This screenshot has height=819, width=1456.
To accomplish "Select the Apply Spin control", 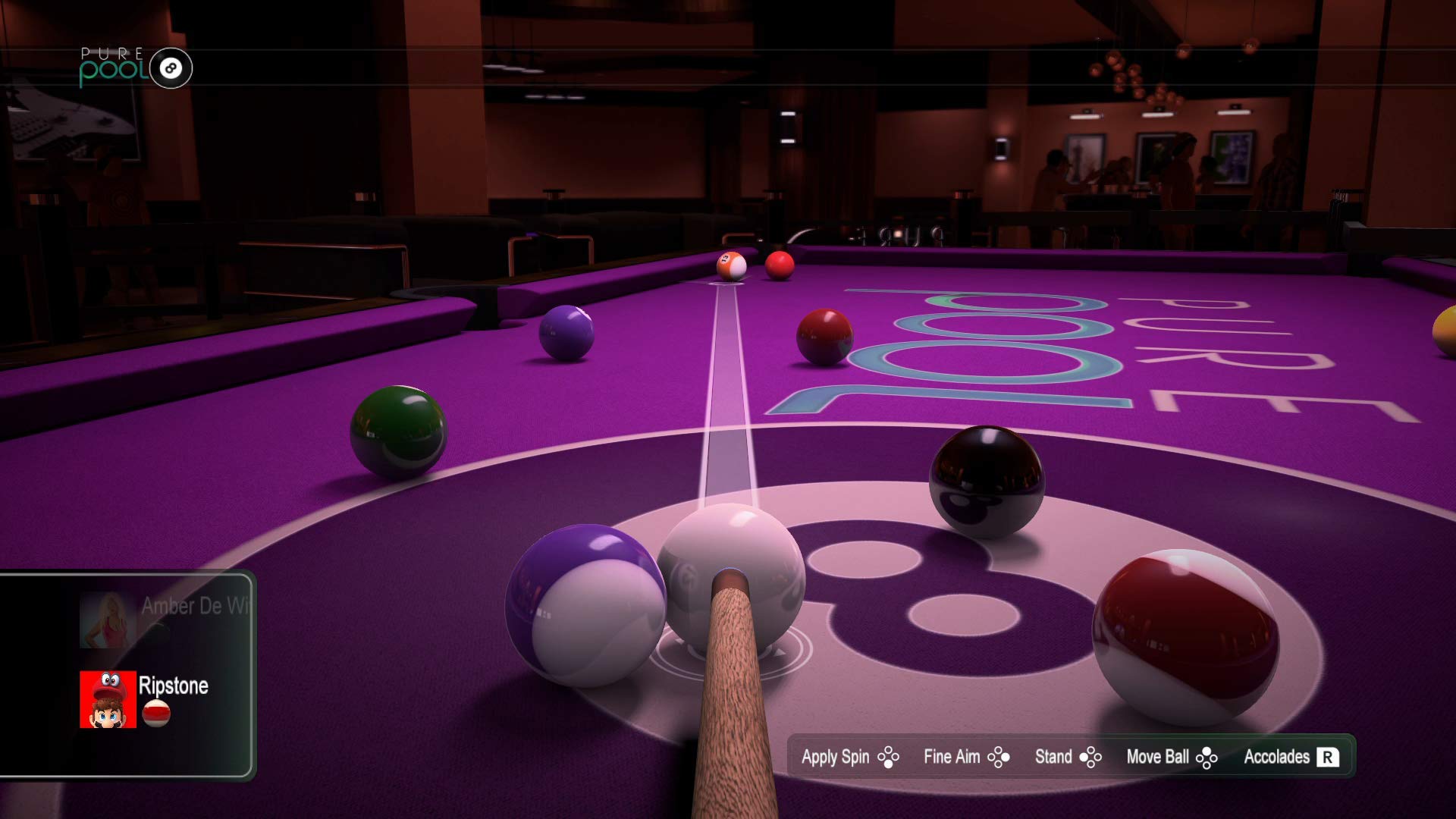I will [x=836, y=757].
